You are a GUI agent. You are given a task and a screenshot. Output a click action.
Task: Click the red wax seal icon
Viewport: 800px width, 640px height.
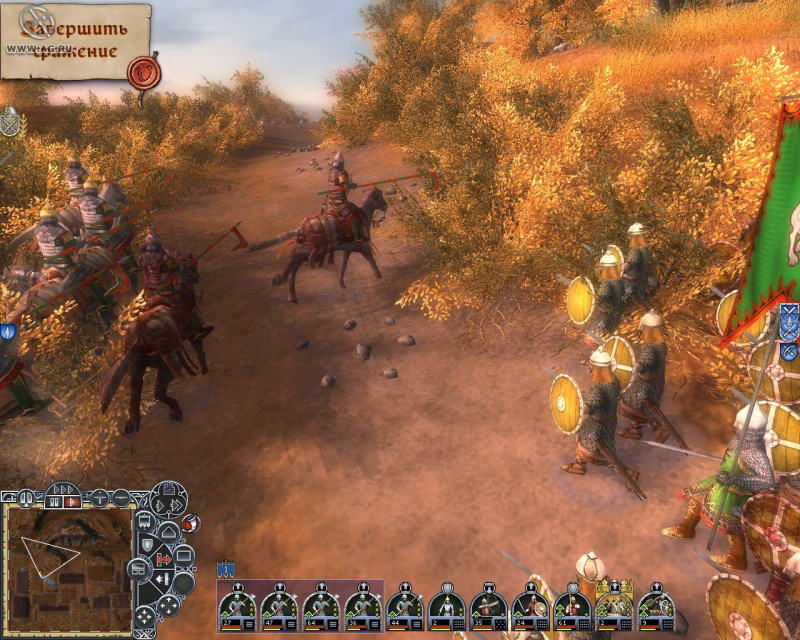143,71
